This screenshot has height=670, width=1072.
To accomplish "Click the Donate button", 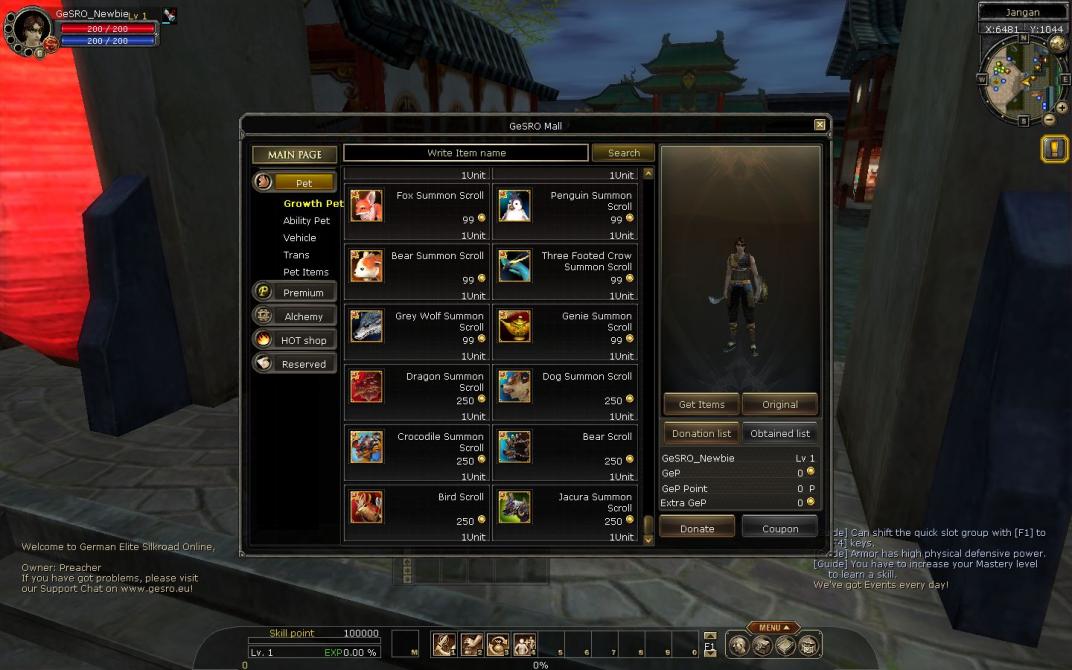I will (697, 528).
